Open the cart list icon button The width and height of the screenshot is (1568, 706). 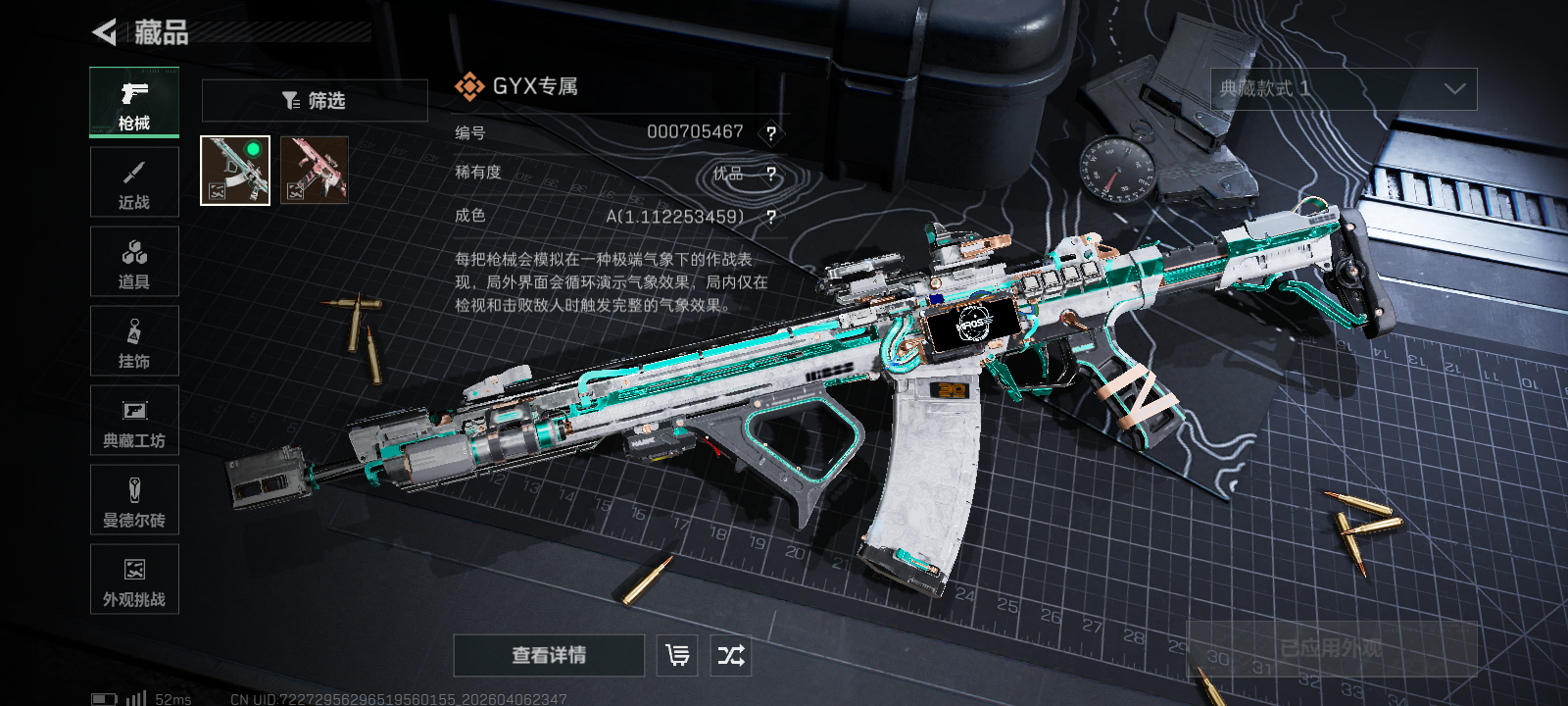677,655
